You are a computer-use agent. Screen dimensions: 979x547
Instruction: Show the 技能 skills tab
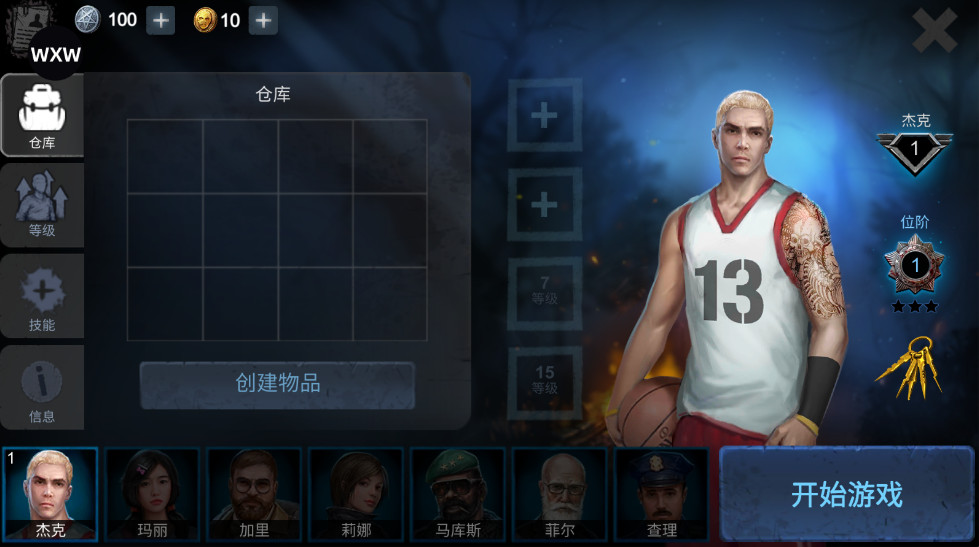pyautogui.click(x=42, y=299)
